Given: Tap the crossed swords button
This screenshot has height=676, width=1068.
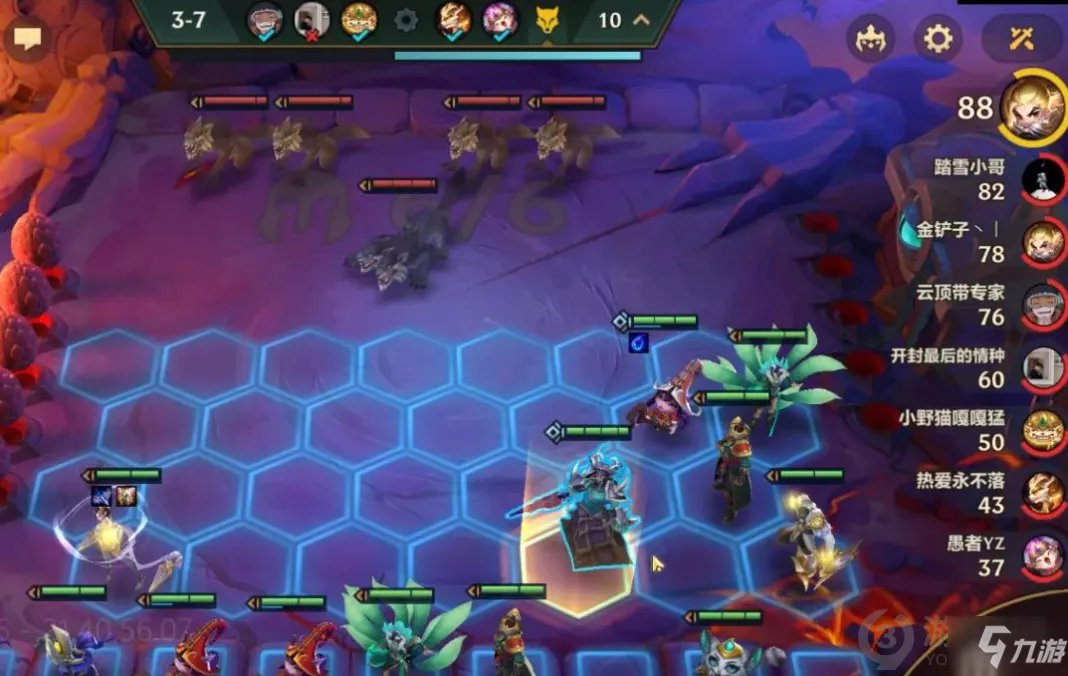Looking at the screenshot, I should pyautogui.click(x=1021, y=39).
